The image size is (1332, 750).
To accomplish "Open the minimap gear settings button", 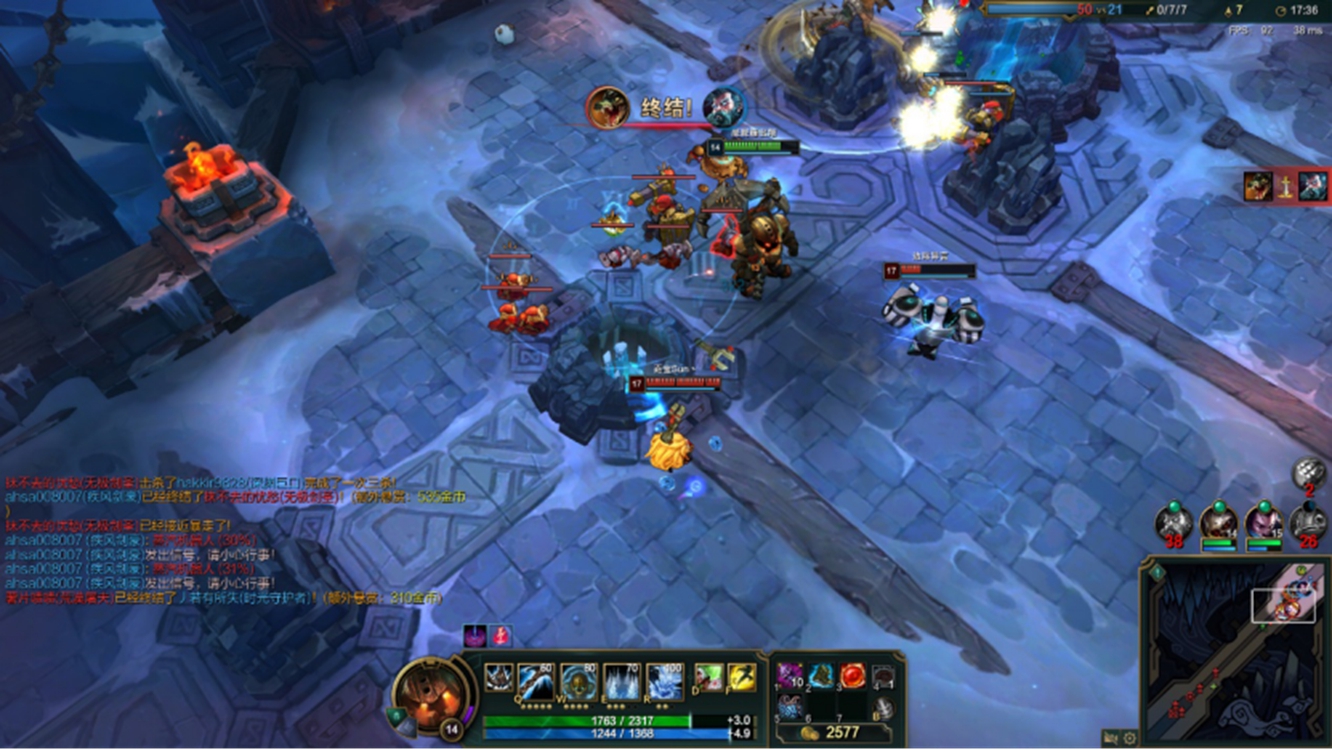I will coord(1130,739).
